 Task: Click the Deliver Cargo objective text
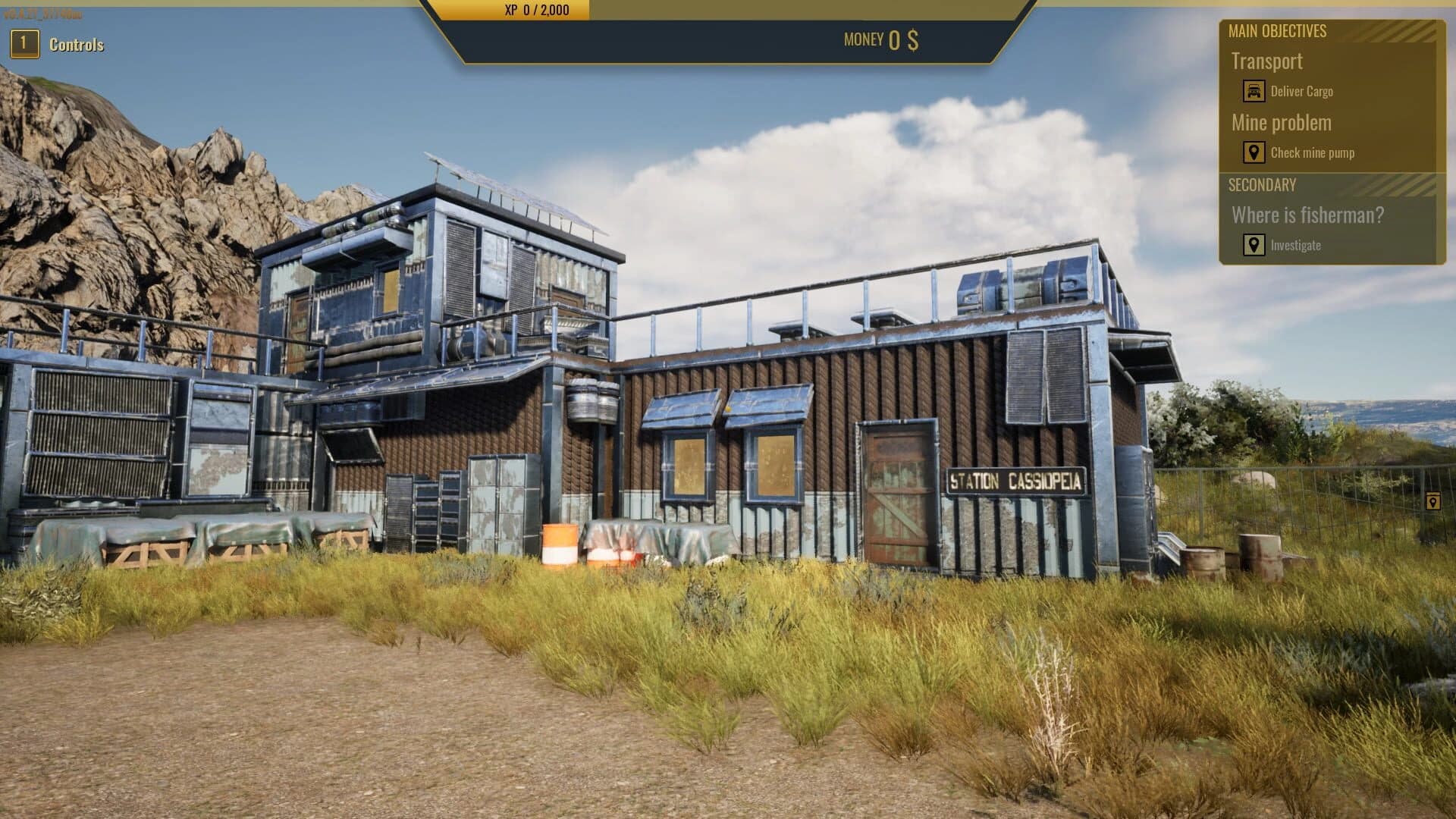[x=1303, y=91]
